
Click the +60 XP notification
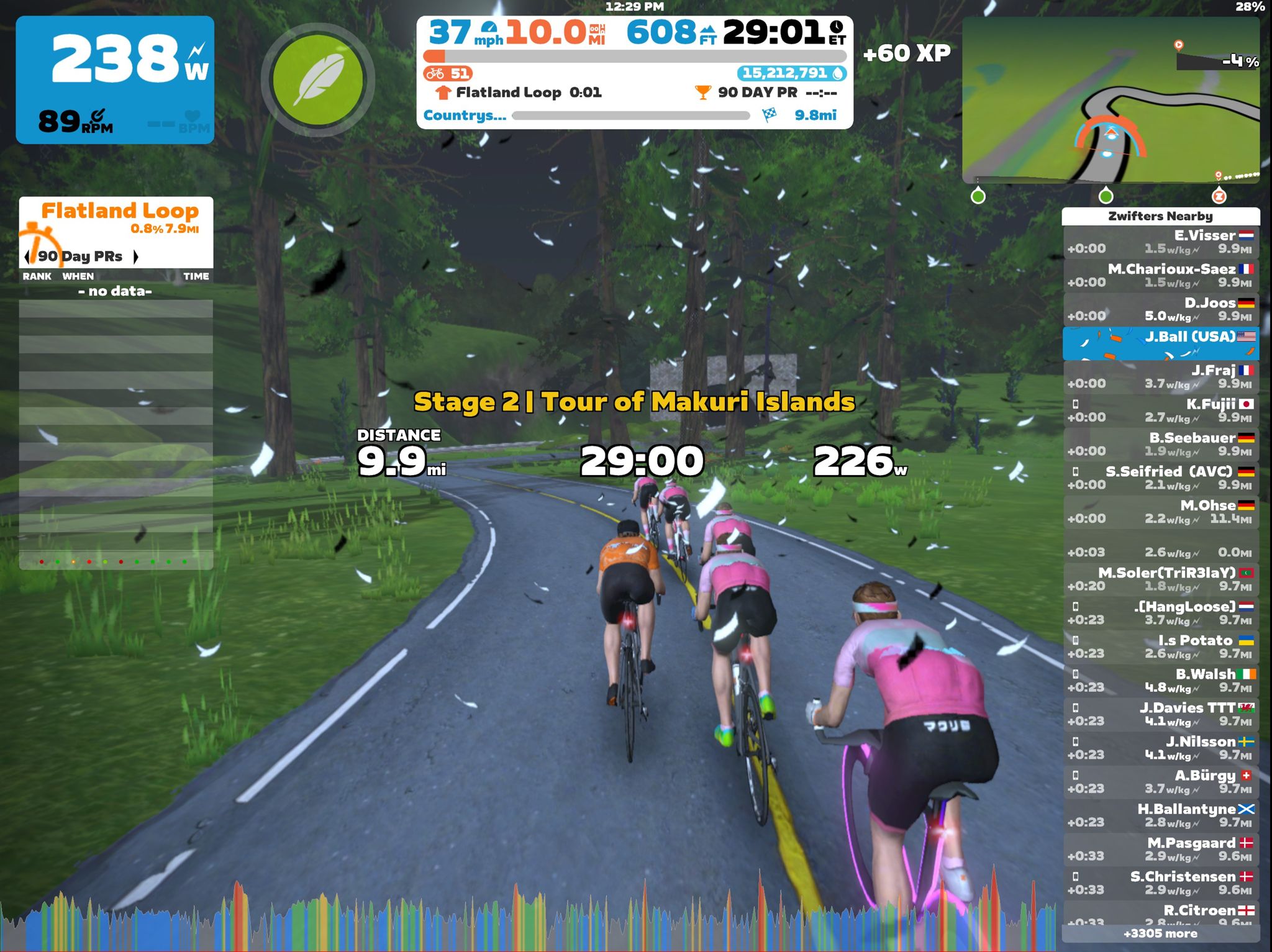[906, 55]
